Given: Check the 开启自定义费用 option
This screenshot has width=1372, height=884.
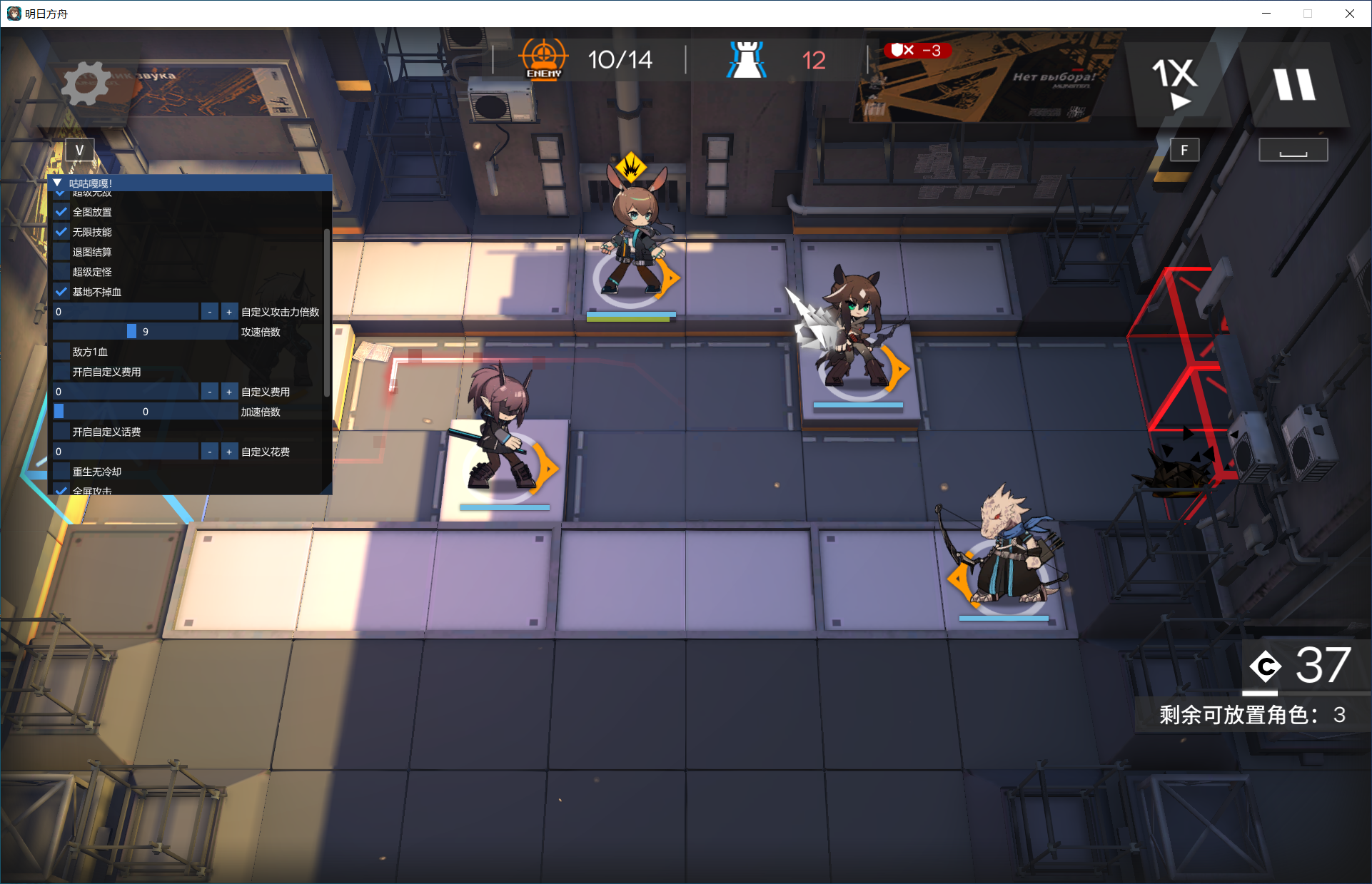Looking at the screenshot, I should click(x=62, y=372).
